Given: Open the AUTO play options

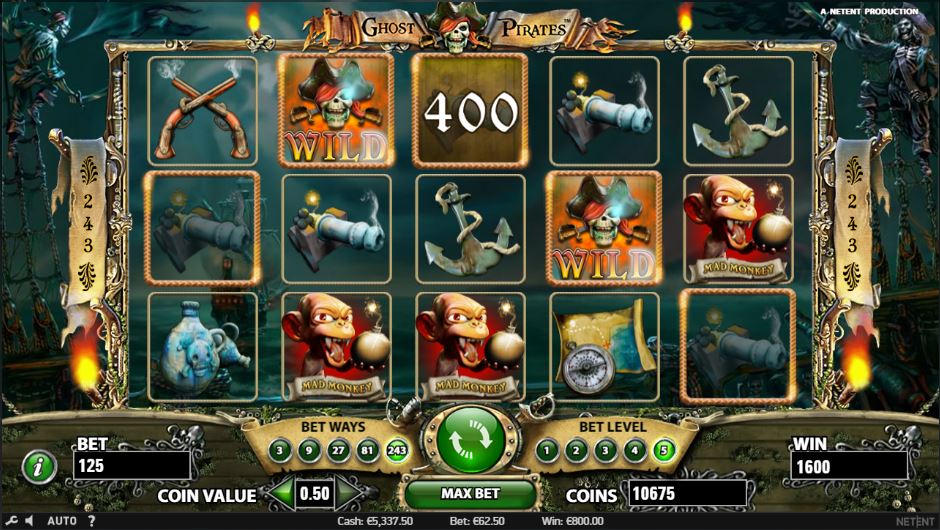Looking at the screenshot, I should [61, 521].
